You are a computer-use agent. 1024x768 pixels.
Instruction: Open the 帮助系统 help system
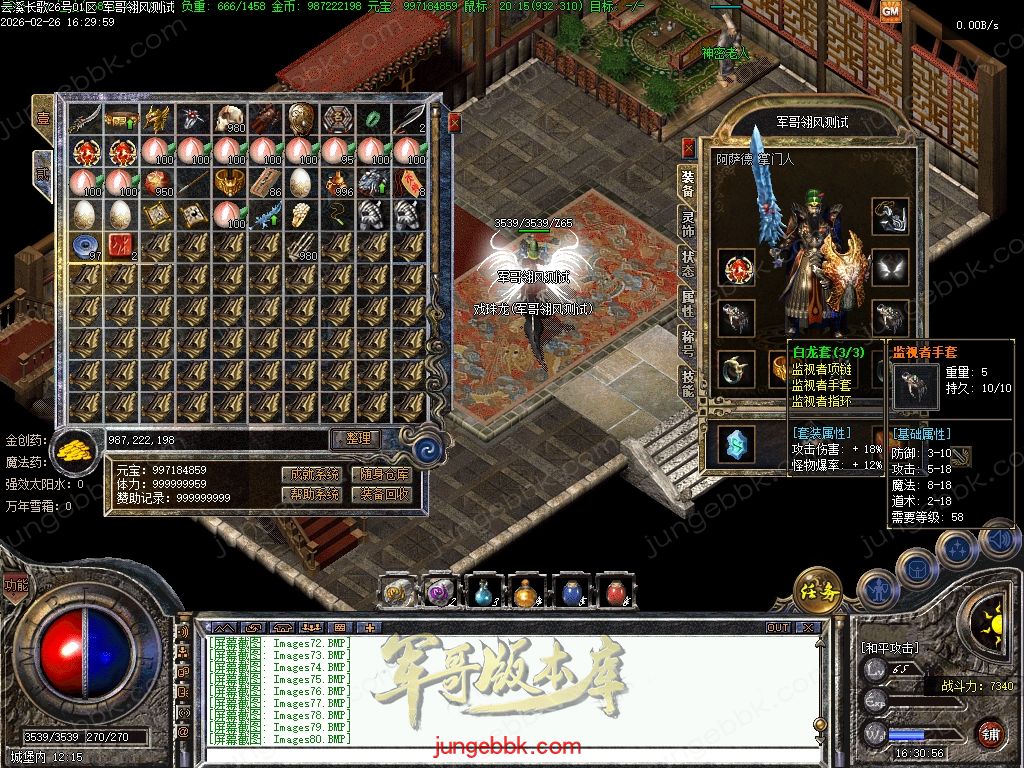(310, 494)
